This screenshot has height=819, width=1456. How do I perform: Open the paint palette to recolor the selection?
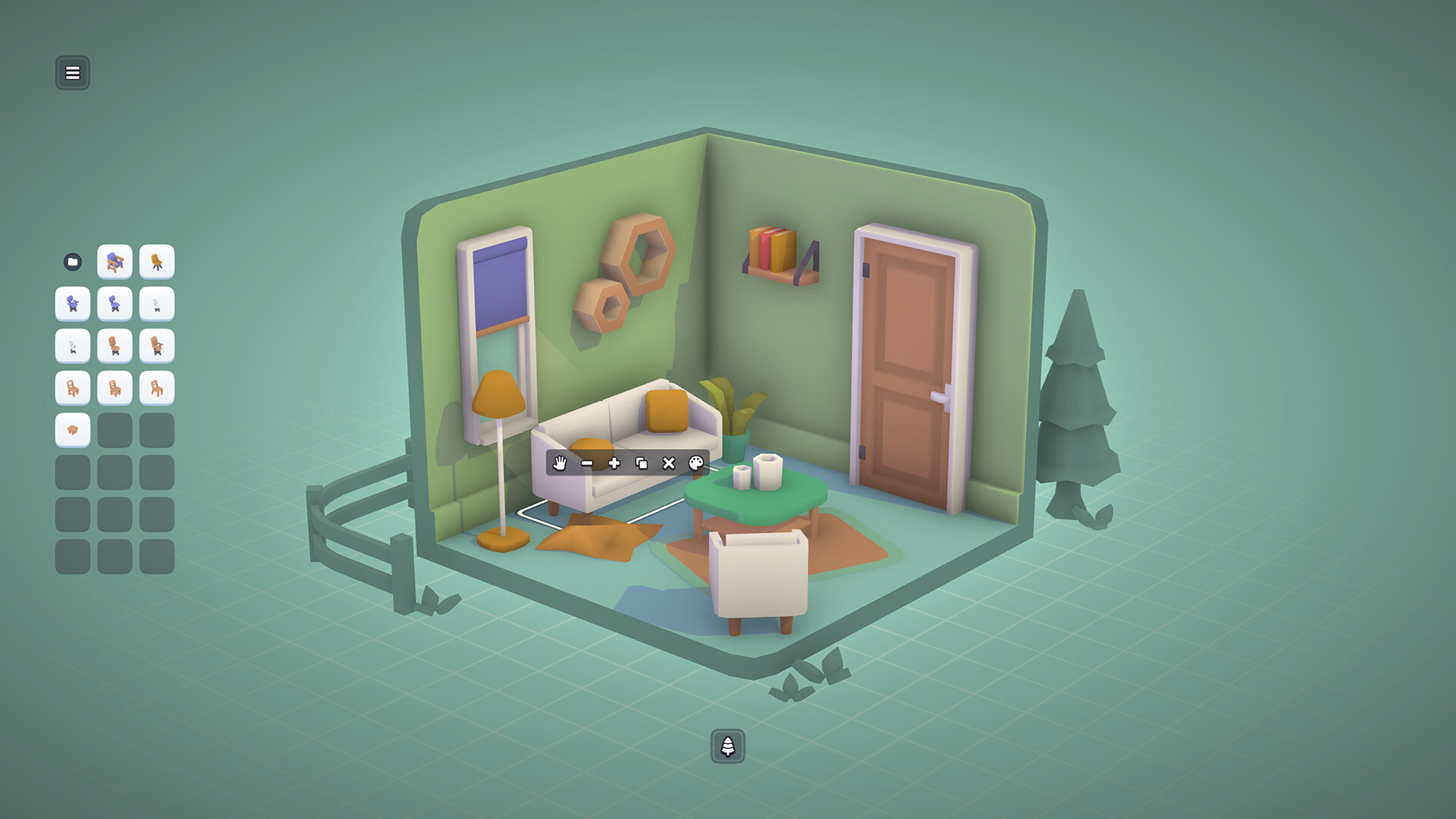tap(696, 463)
